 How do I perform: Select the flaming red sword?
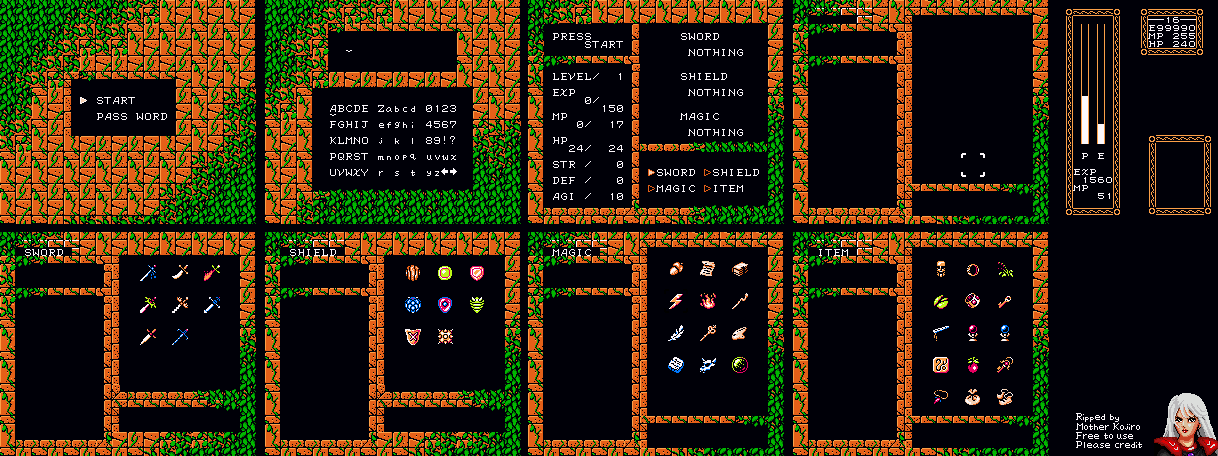211,271
